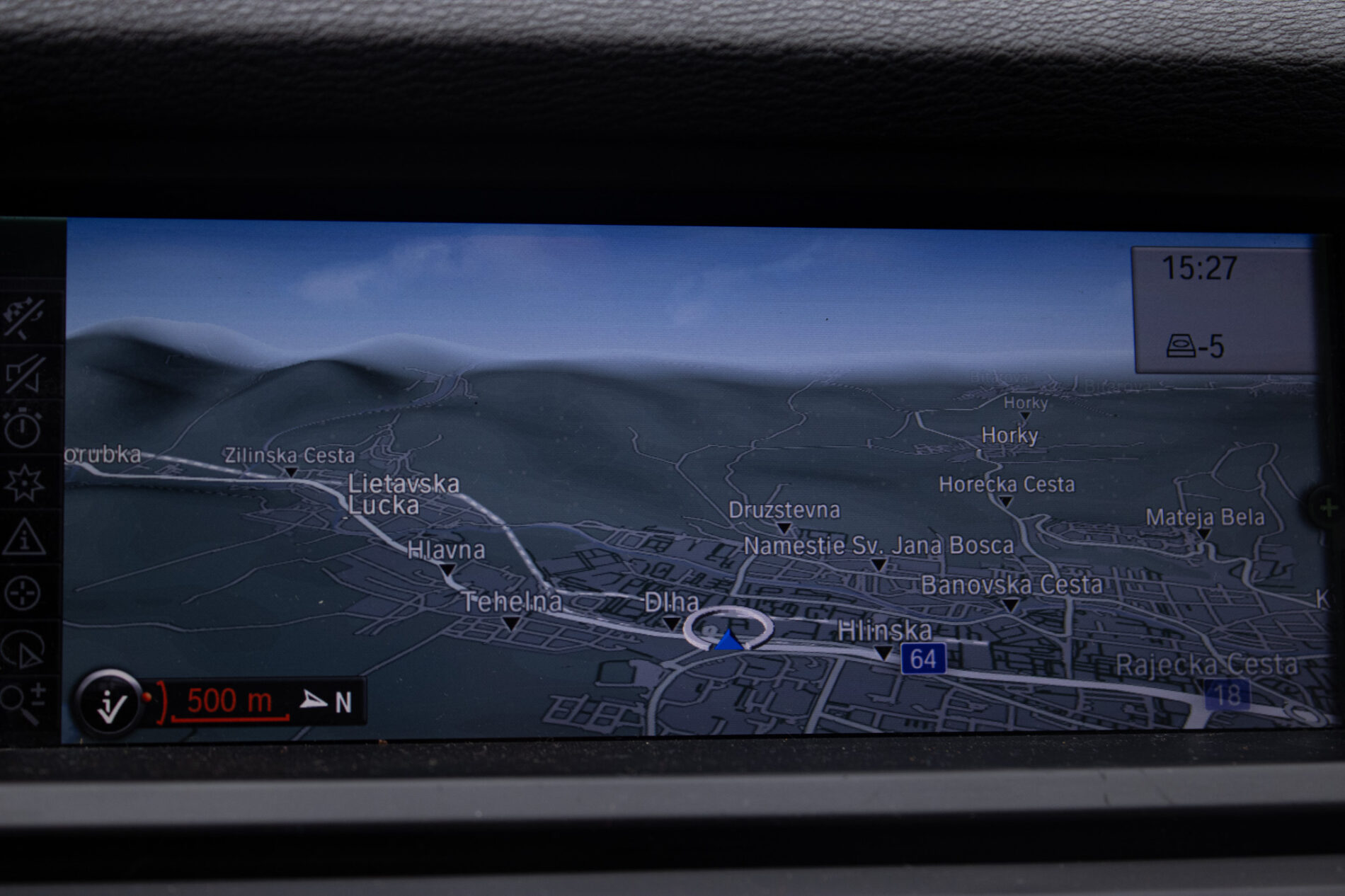The image size is (1345, 896).
Task: Toggle the muted voice instructions icon
Action: click(x=25, y=373)
